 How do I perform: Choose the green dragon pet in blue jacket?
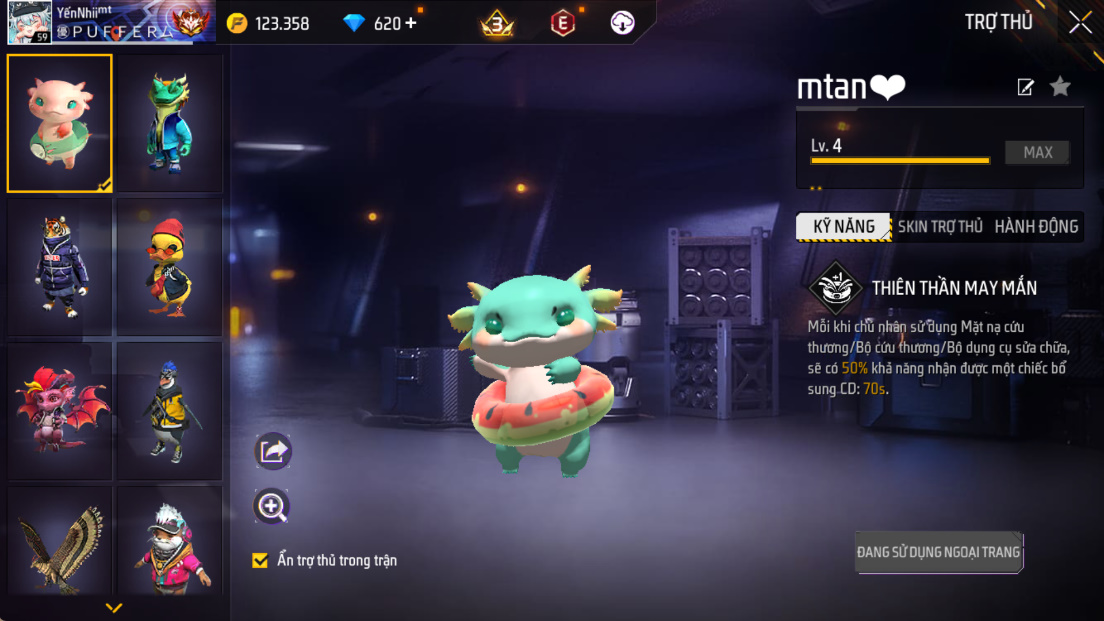(x=169, y=123)
